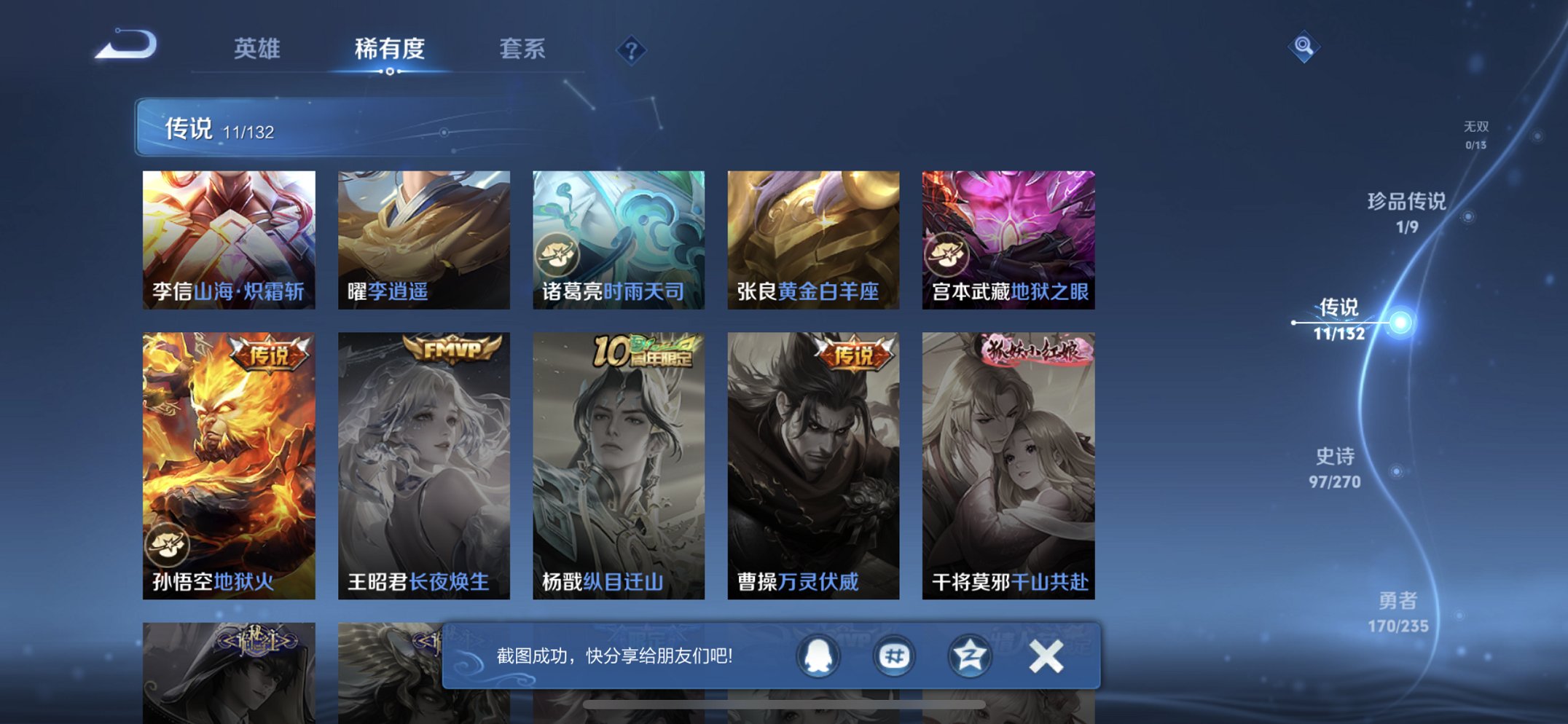Screen dimensions: 1568x724
Task: Switch to the 英雄 tab
Action: coord(259,48)
